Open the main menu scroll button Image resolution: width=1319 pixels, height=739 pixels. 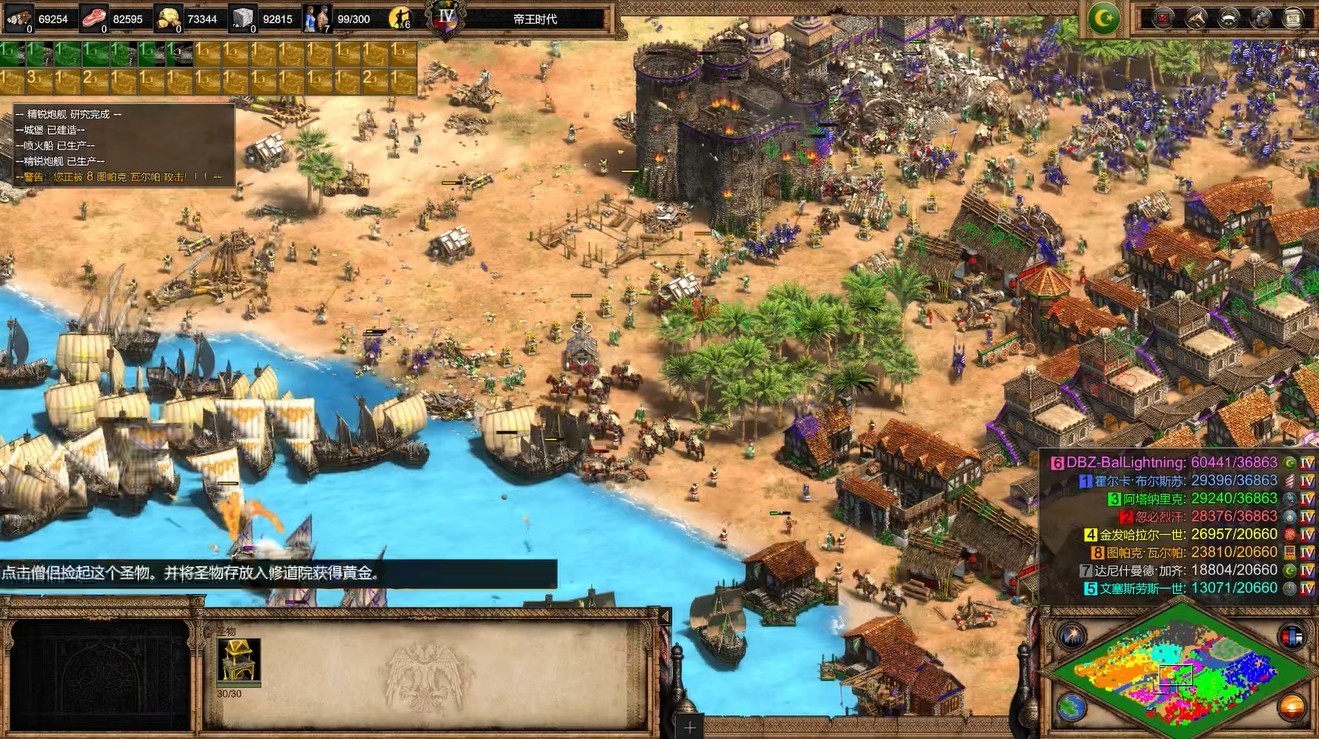(1294, 17)
